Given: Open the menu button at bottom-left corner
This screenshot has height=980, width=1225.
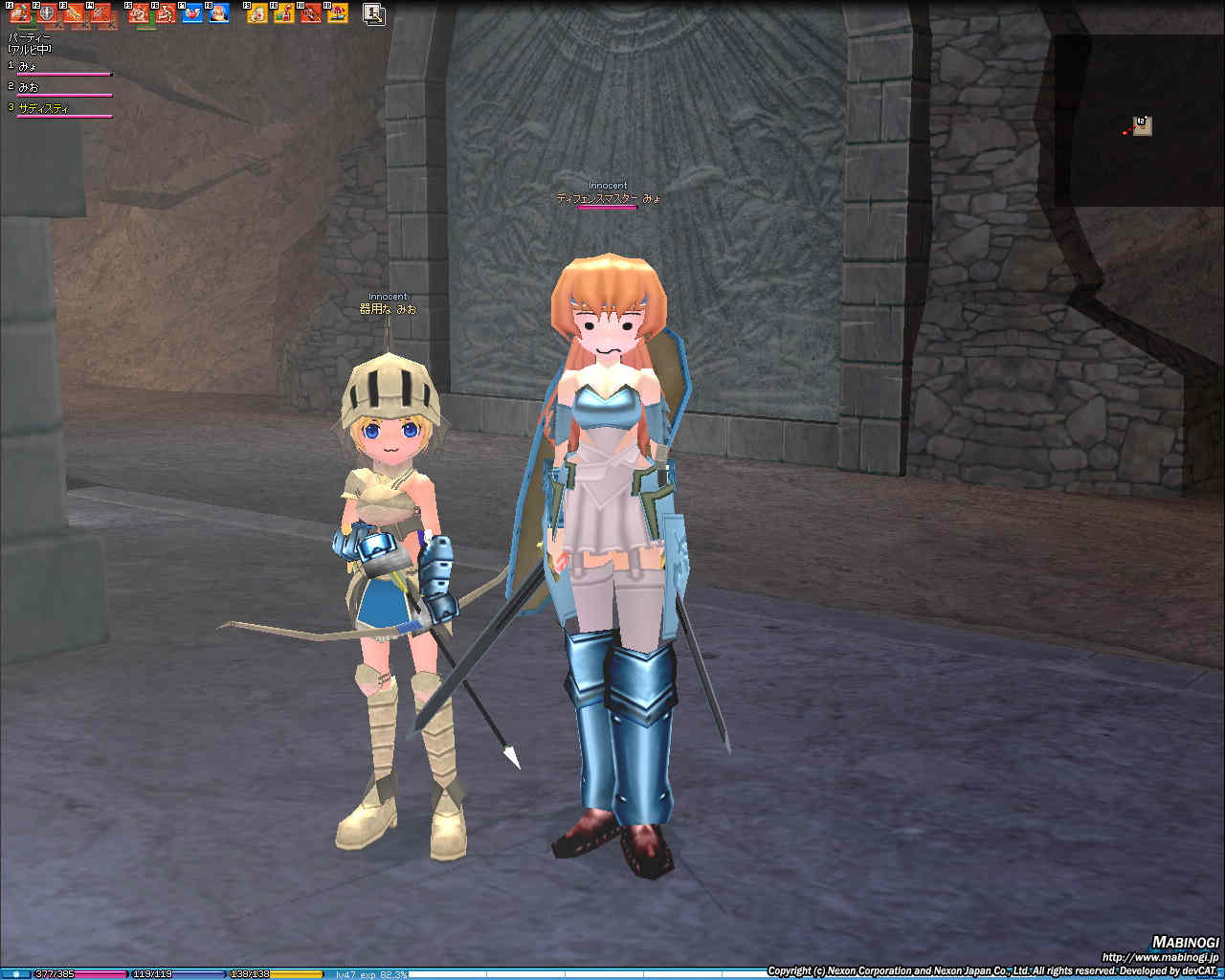Looking at the screenshot, I should 15,974.
